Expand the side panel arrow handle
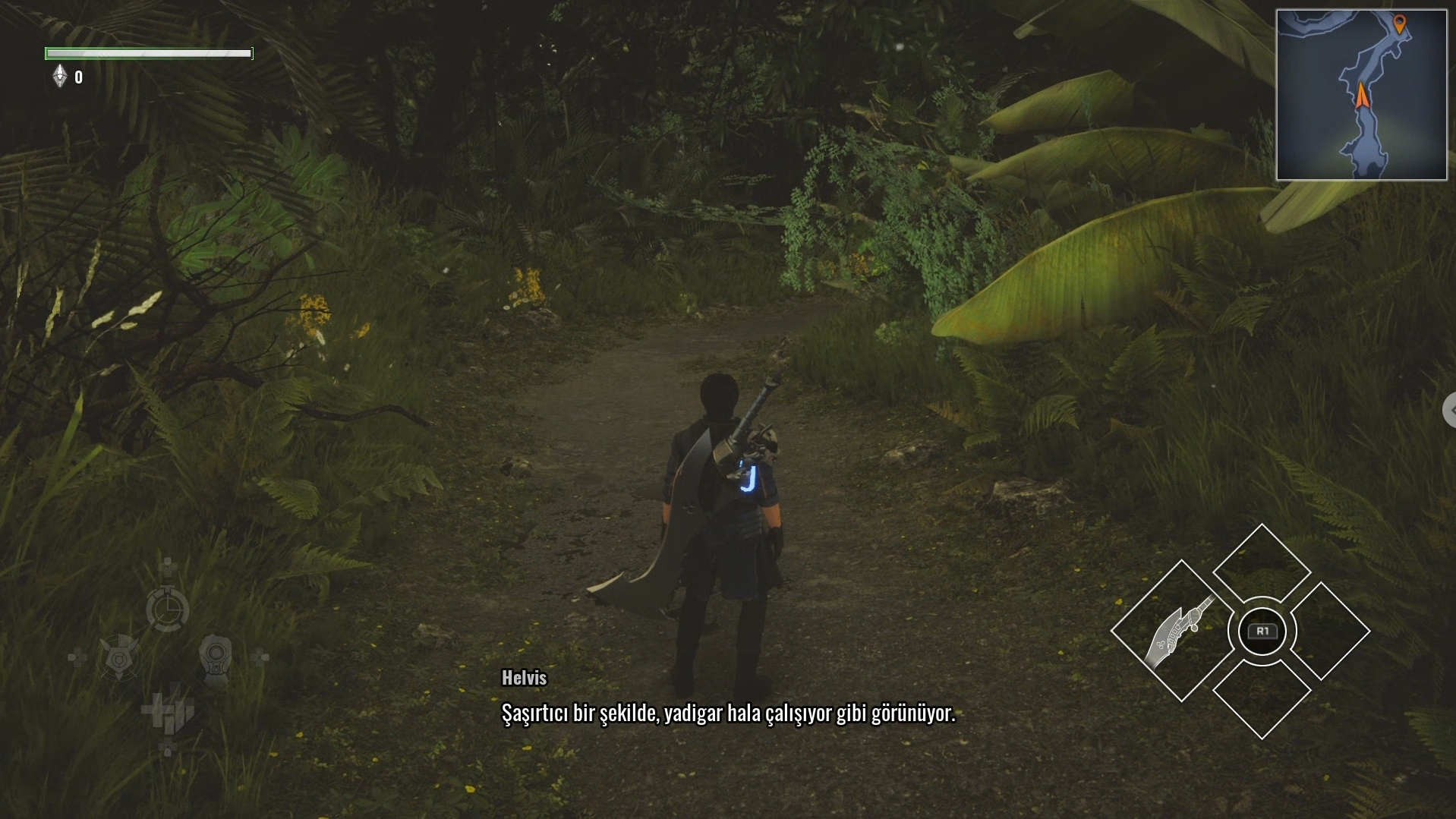Viewport: 1456px width, 819px height. tap(1449, 410)
